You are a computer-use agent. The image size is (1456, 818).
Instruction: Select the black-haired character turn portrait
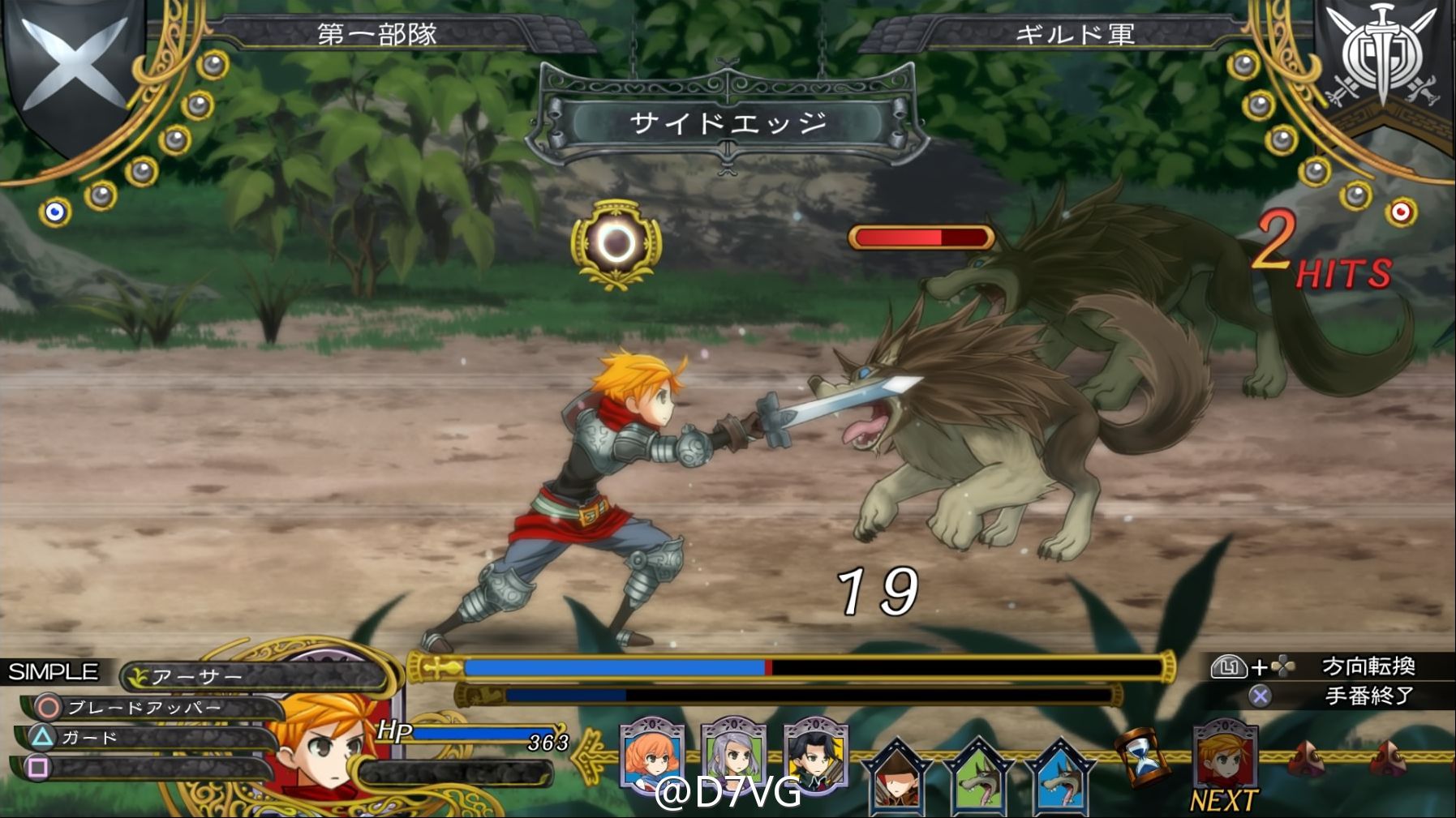(815, 756)
